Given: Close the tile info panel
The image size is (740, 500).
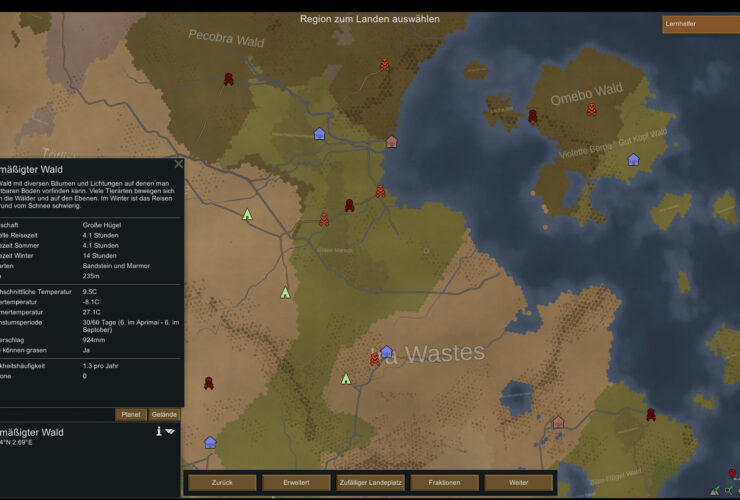Looking at the screenshot, I should coord(178,164).
